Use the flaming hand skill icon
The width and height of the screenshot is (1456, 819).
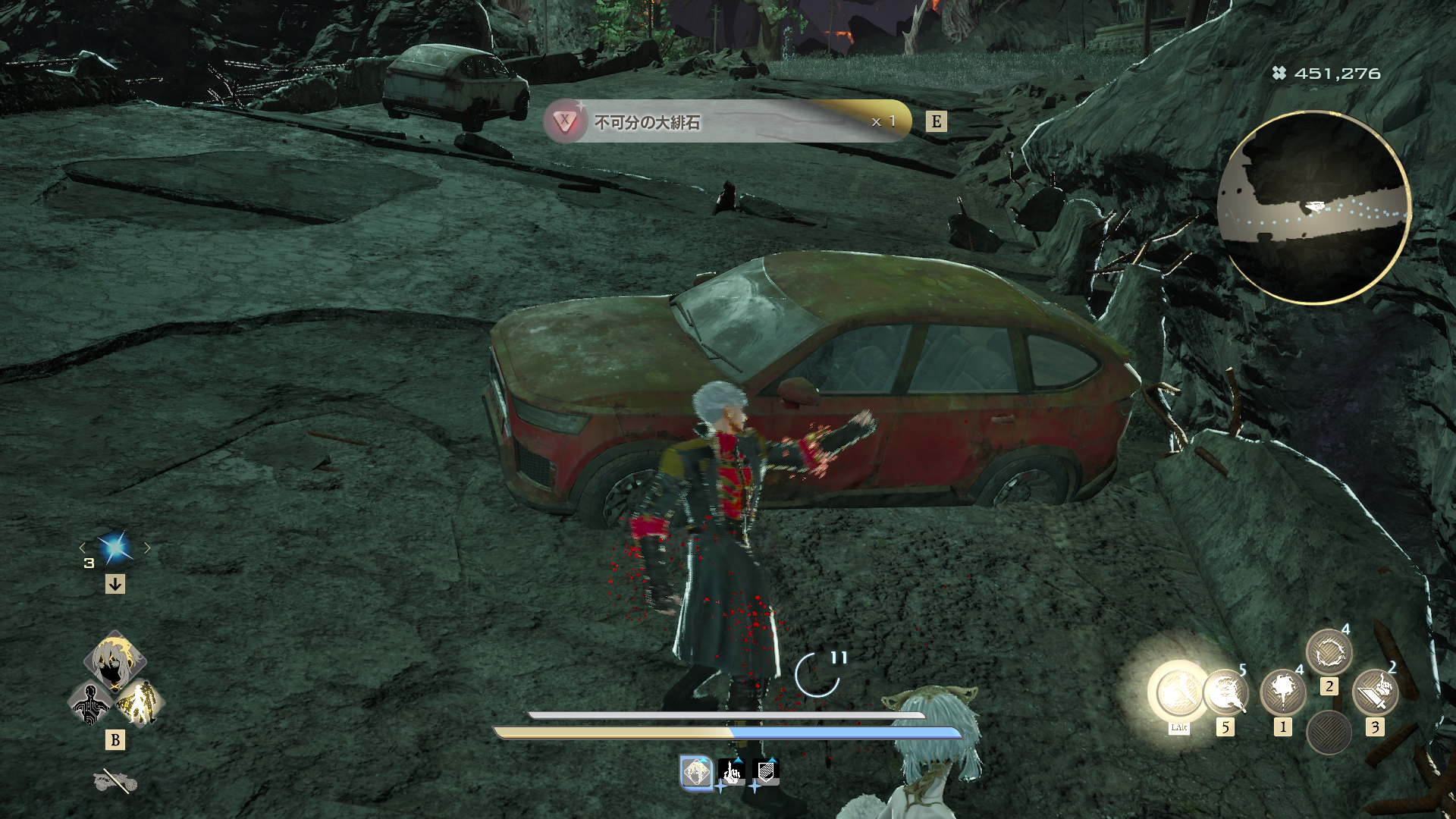(x=1225, y=692)
